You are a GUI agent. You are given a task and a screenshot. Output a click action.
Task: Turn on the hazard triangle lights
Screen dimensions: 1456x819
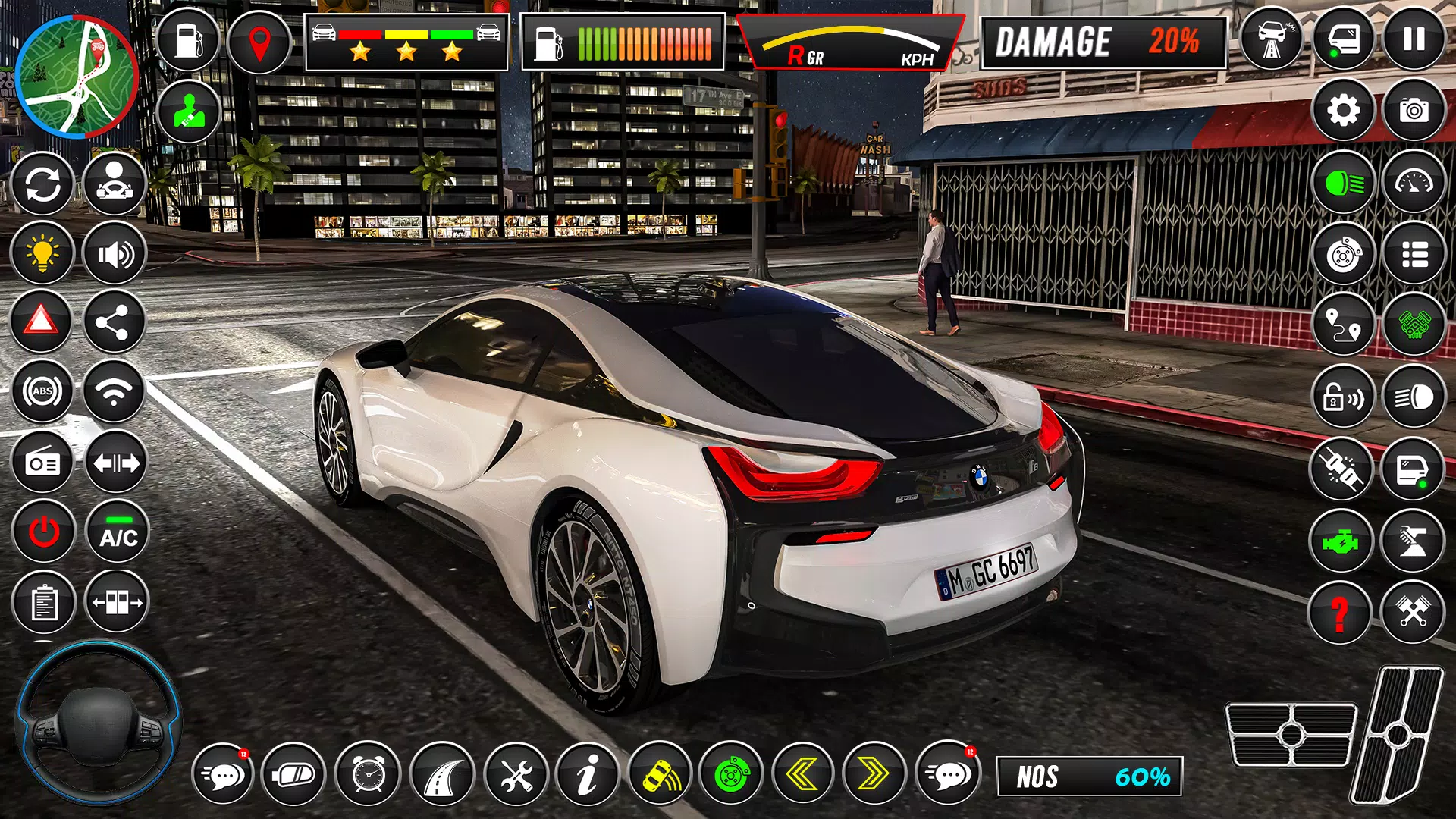pyautogui.click(x=42, y=322)
